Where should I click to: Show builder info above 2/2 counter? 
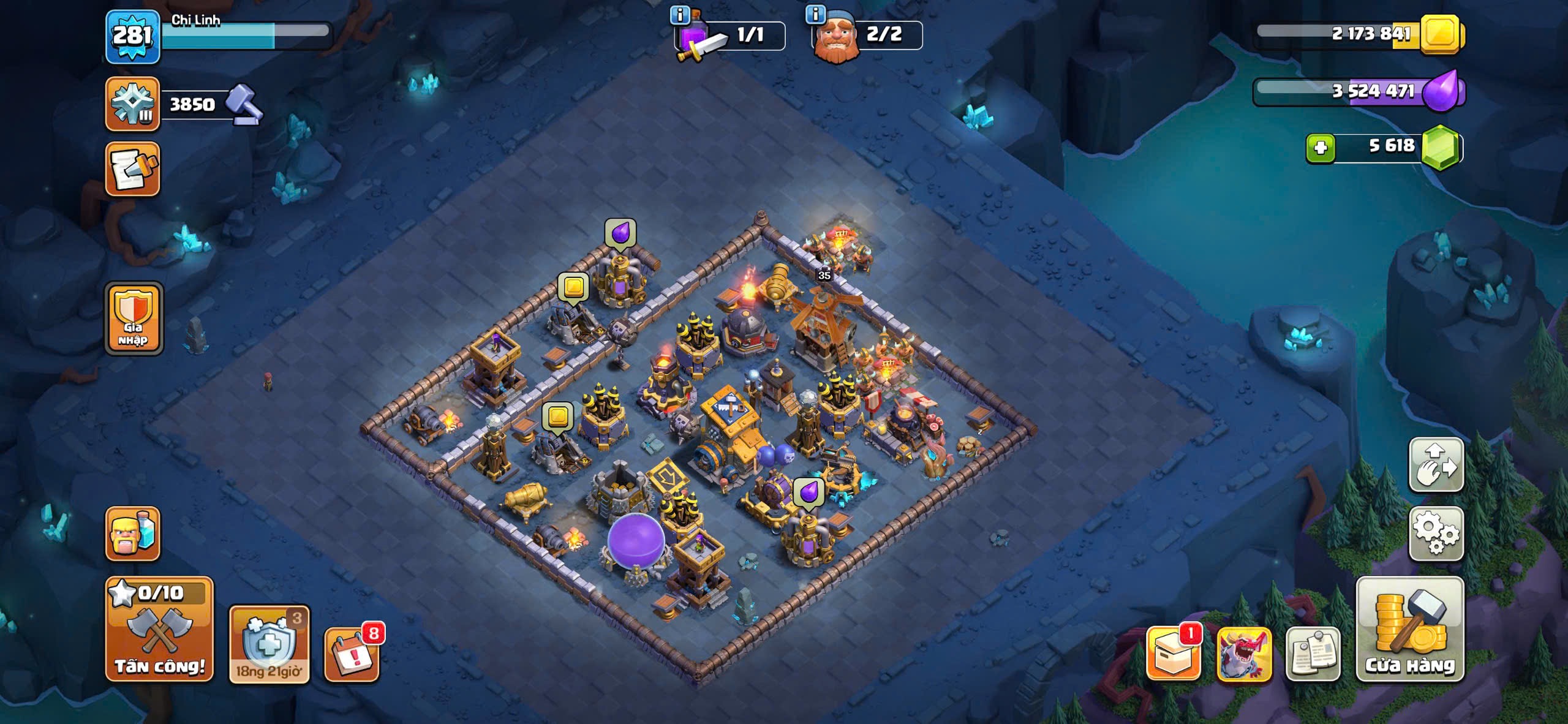coord(815,14)
